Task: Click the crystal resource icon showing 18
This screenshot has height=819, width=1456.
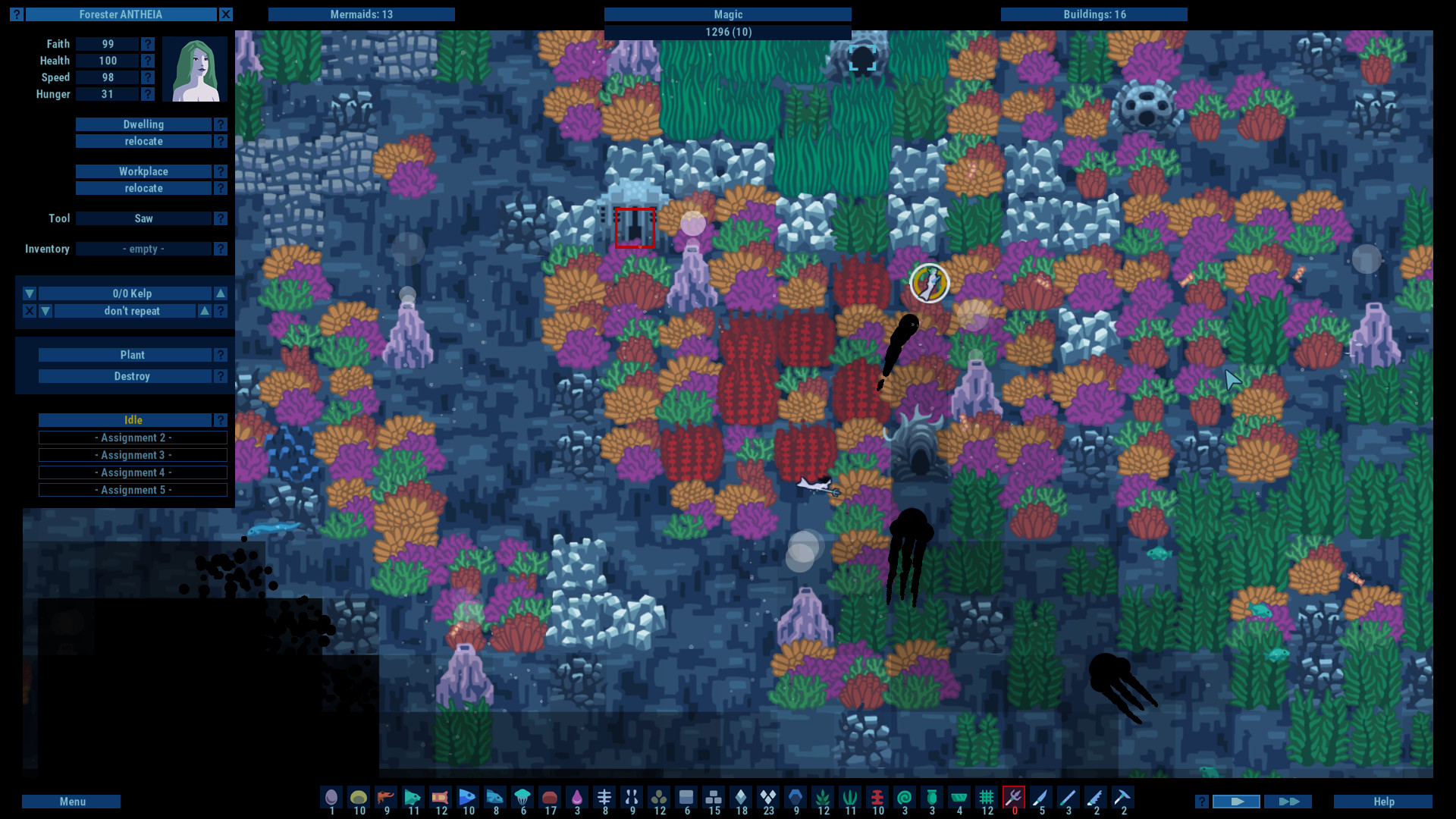Action: pos(741,798)
